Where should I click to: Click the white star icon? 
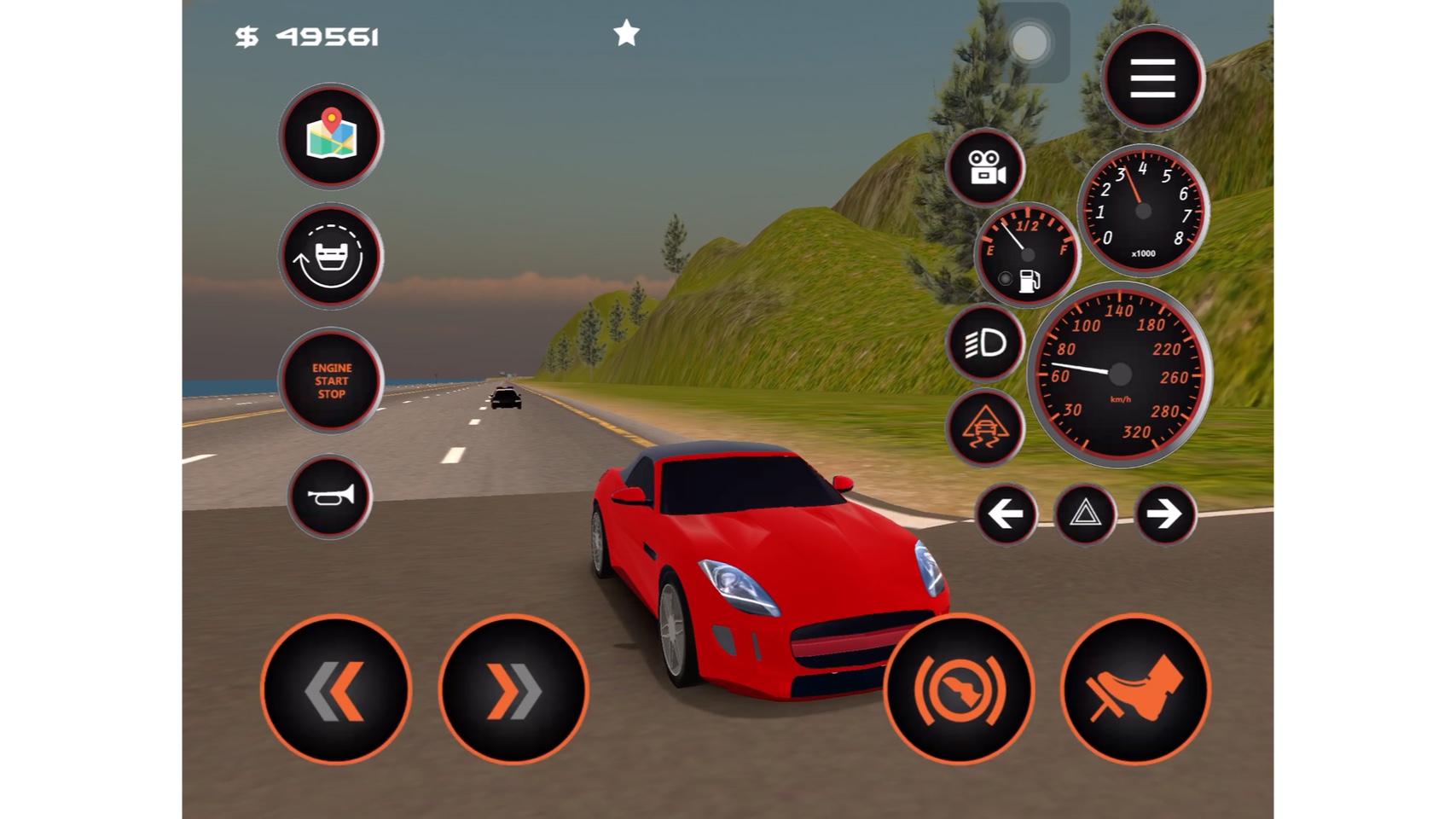tap(626, 34)
